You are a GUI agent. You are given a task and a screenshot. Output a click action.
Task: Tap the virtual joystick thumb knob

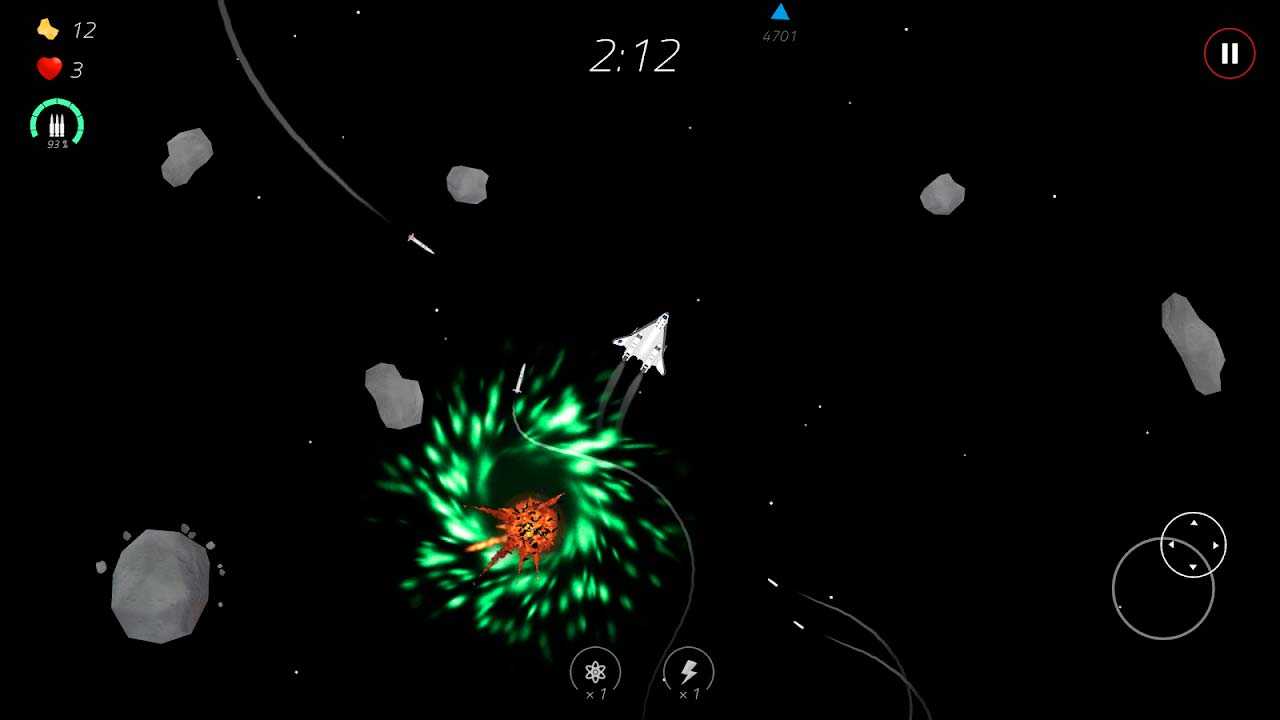pos(1193,545)
